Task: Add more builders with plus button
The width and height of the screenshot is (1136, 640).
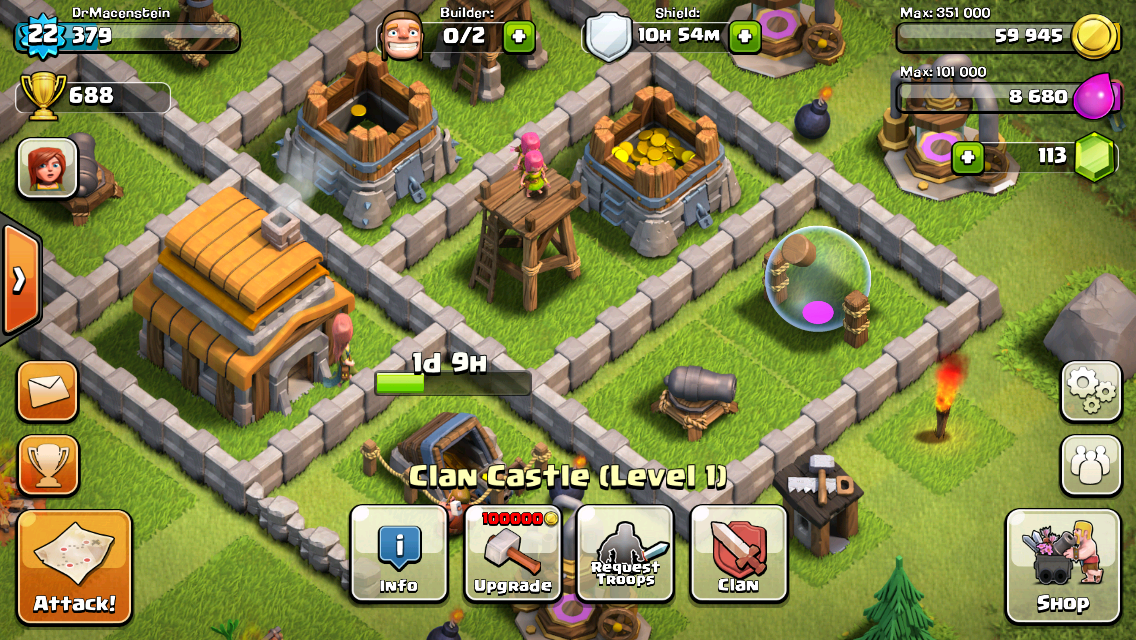Action: click(x=519, y=38)
